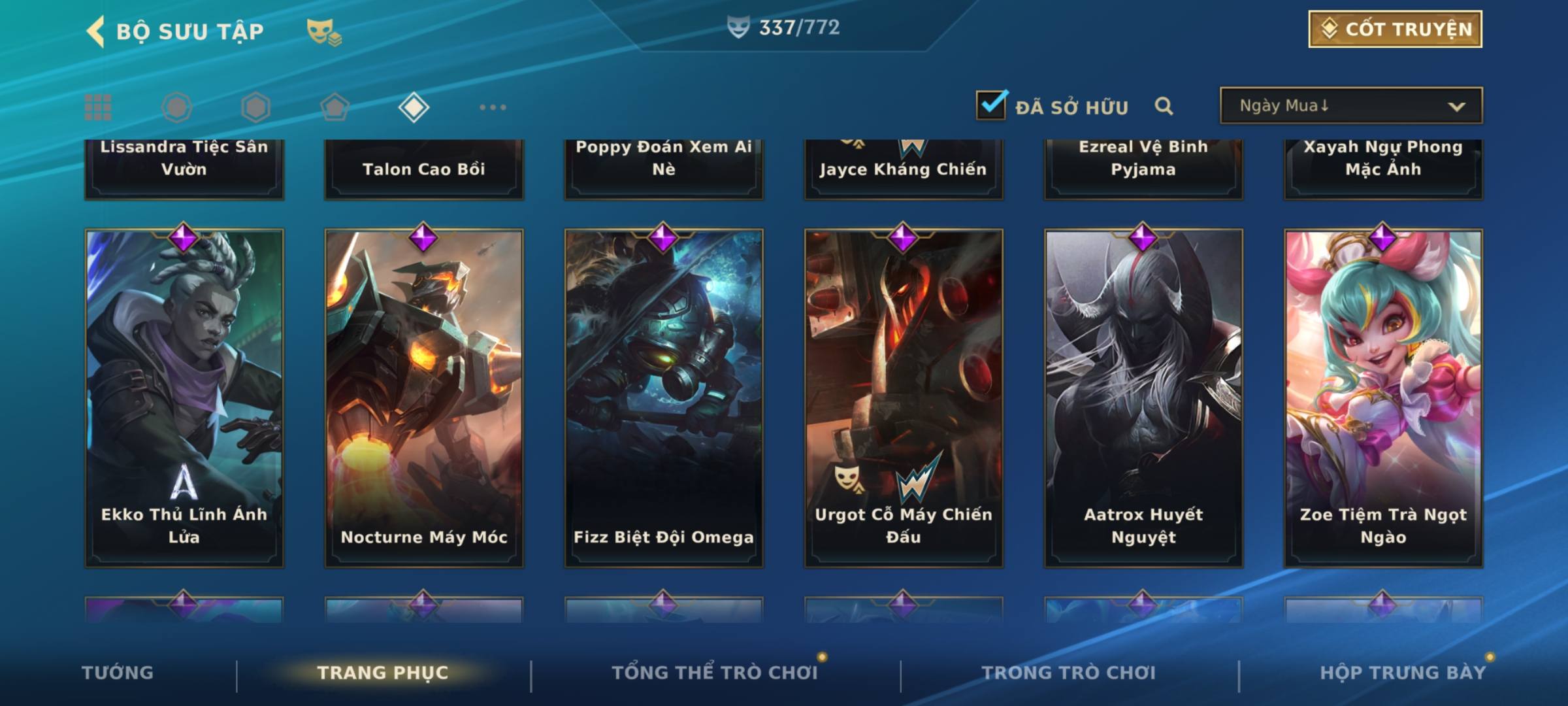Select the grid all-rarities filter
Screen dimensions: 1568x706
(x=98, y=107)
